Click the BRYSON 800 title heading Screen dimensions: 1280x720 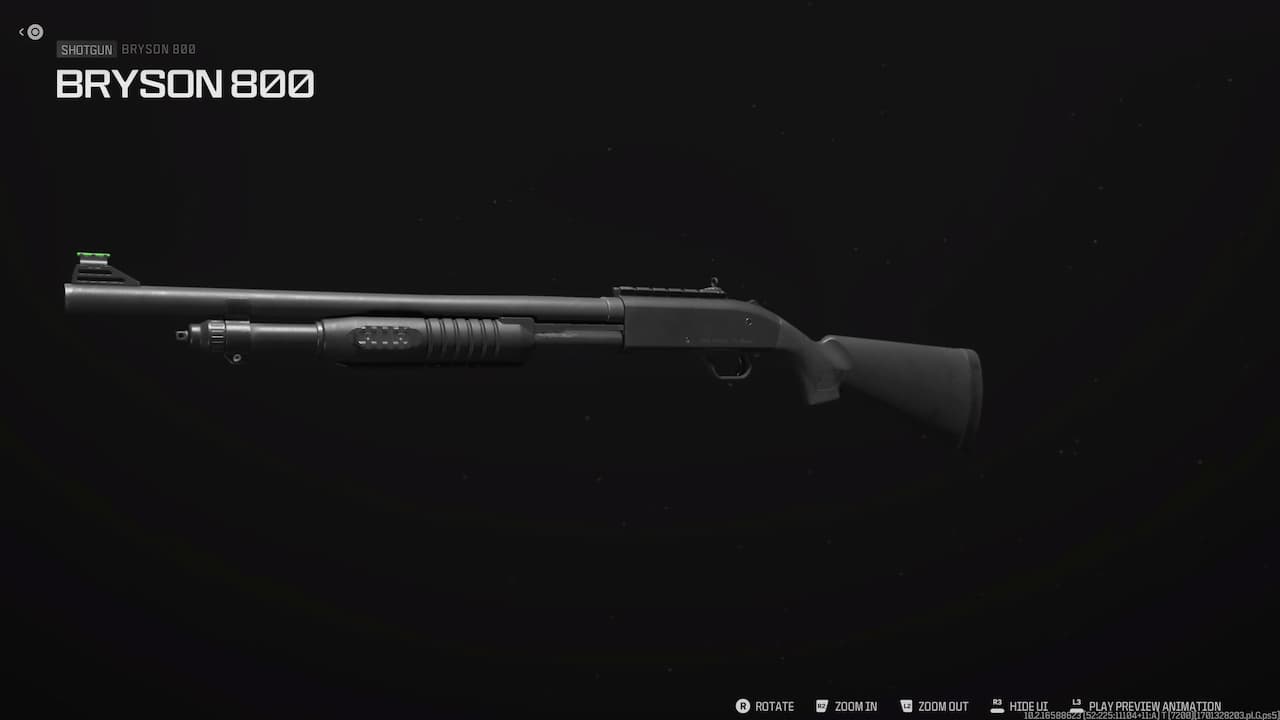click(185, 85)
